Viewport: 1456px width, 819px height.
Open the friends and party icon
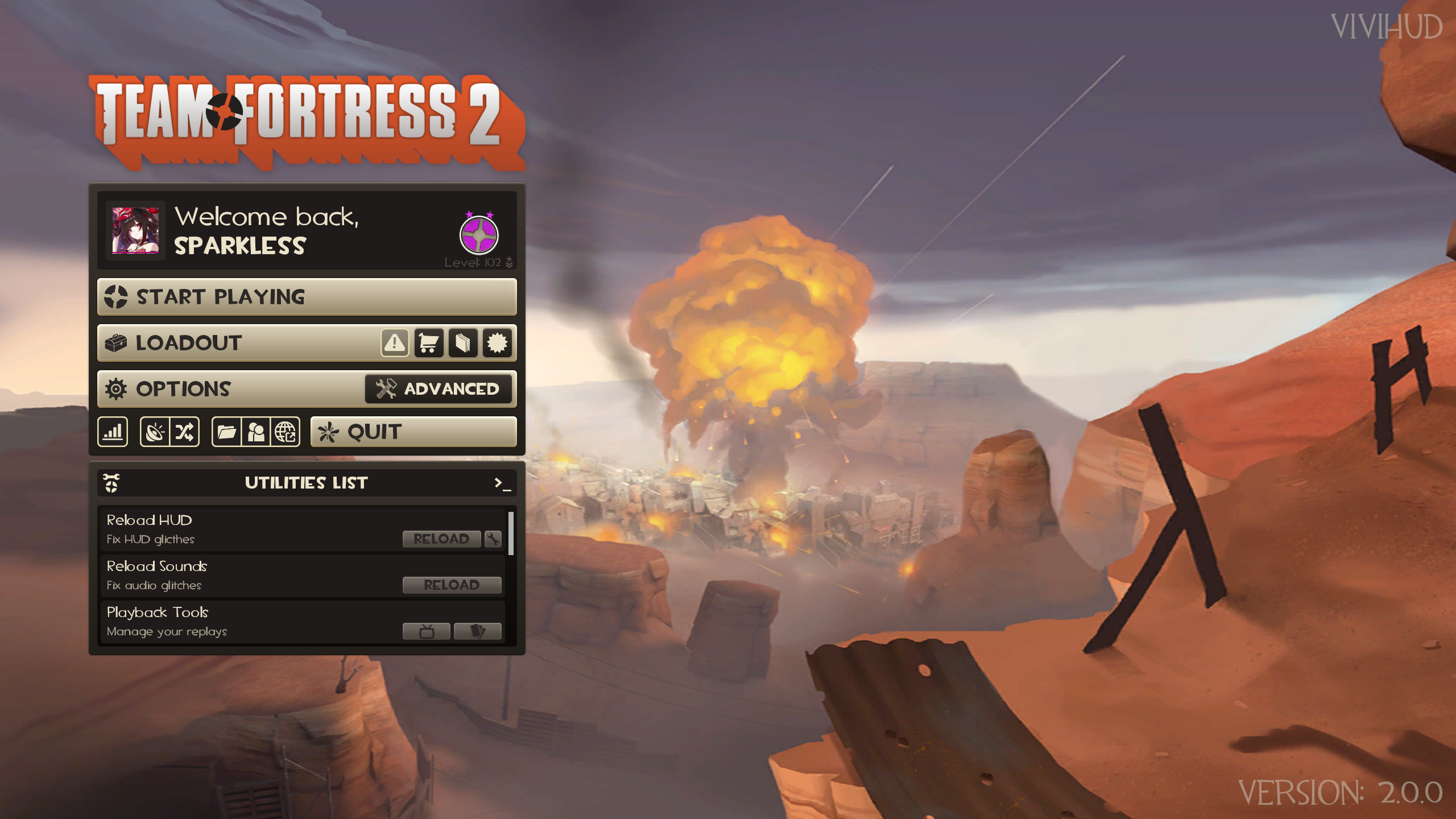(255, 432)
